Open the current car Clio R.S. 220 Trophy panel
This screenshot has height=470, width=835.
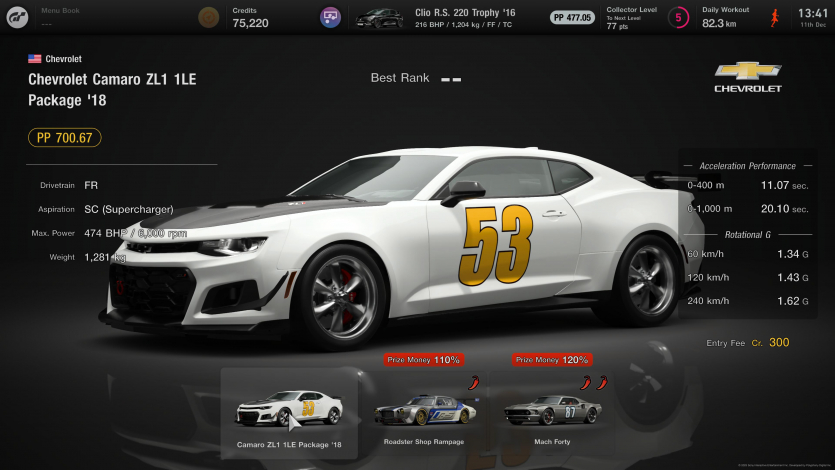[450, 16]
